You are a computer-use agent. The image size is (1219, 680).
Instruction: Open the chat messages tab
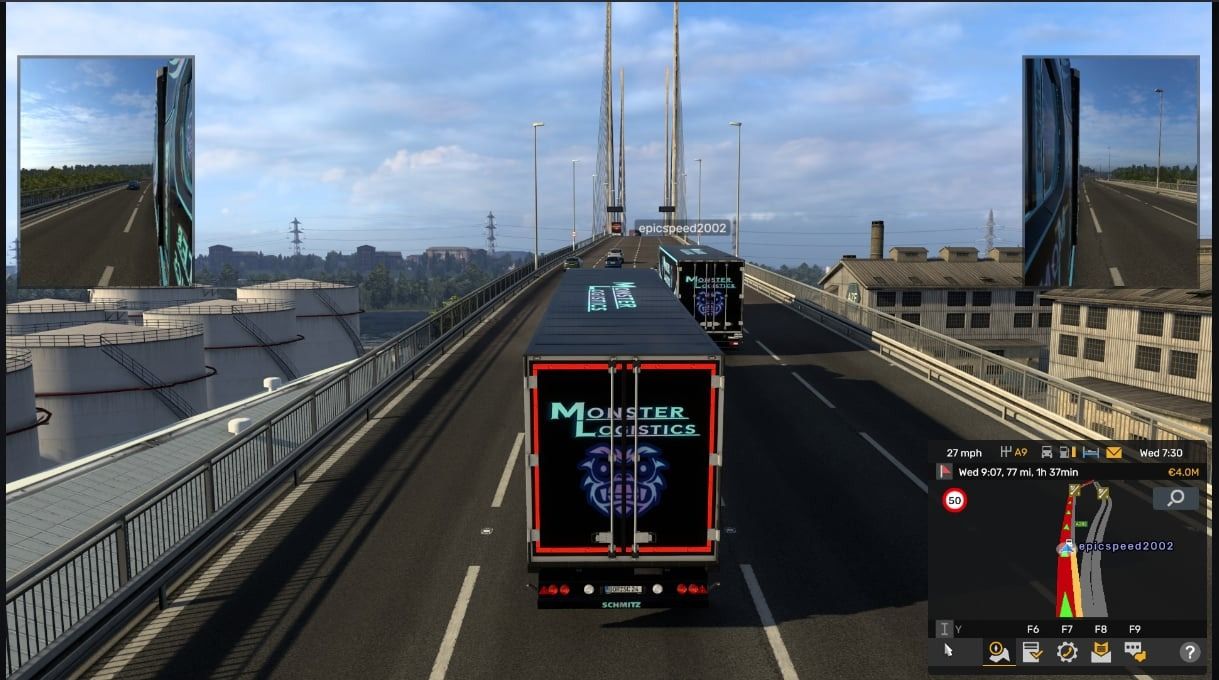click(x=1135, y=652)
